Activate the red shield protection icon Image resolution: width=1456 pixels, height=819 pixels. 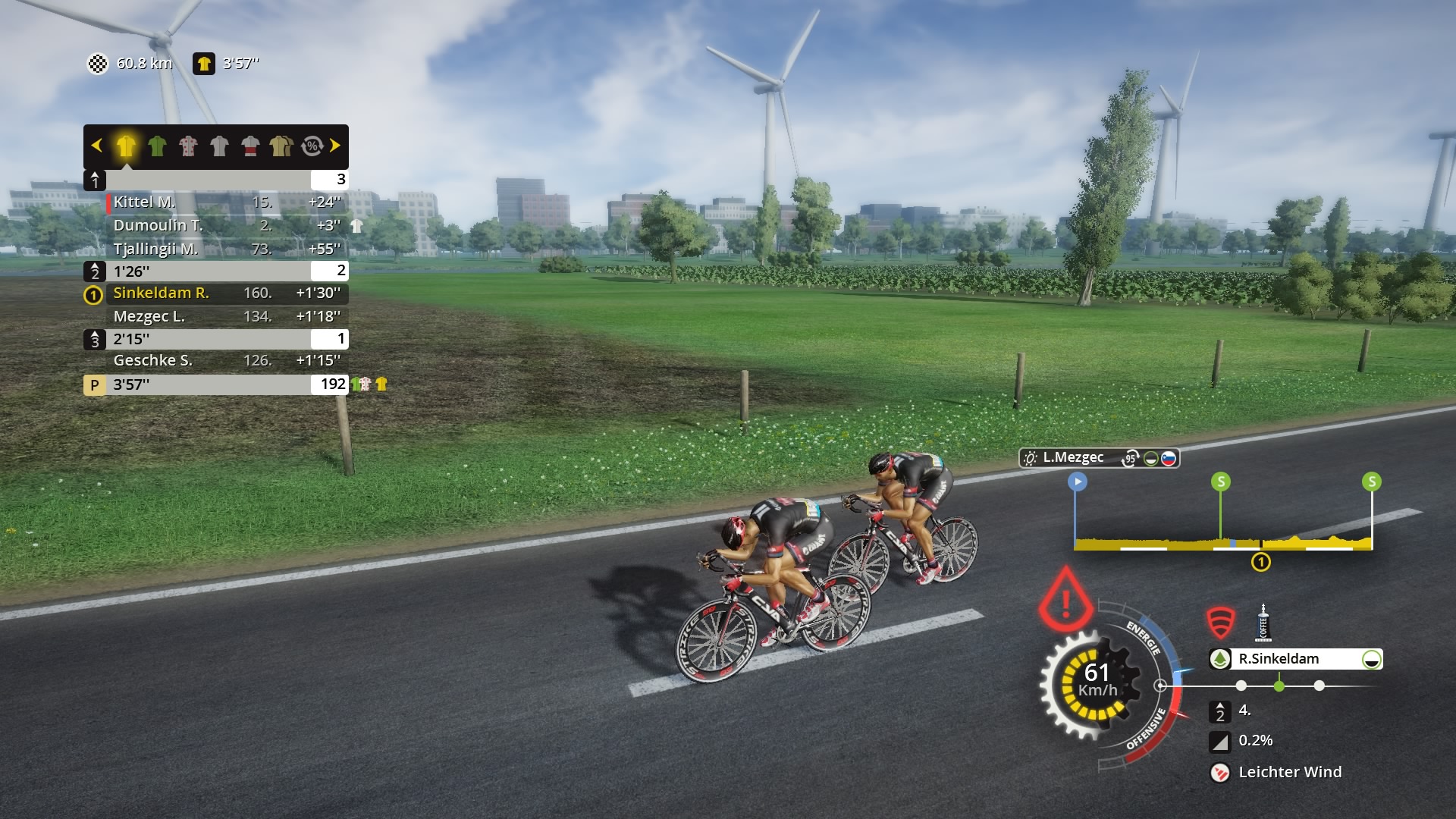pos(1221,623)
